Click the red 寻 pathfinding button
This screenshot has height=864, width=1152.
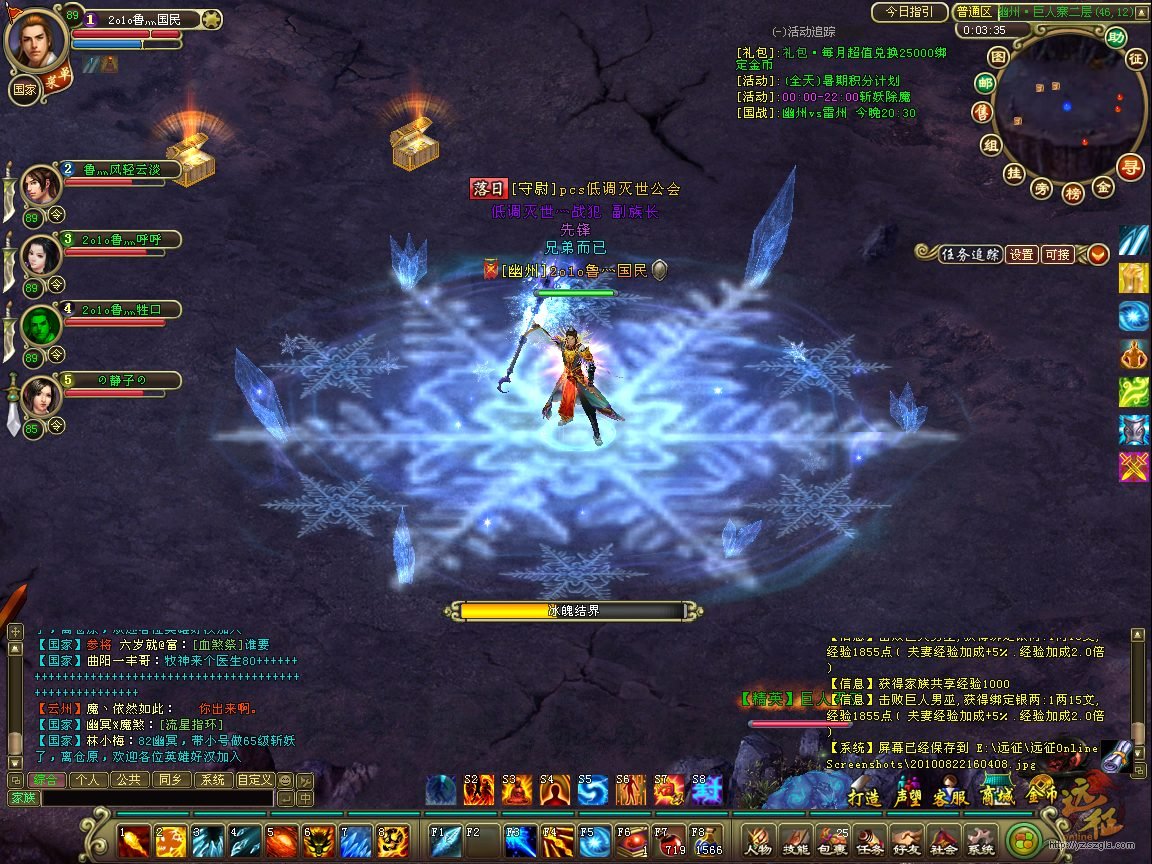click(1130, 167)
